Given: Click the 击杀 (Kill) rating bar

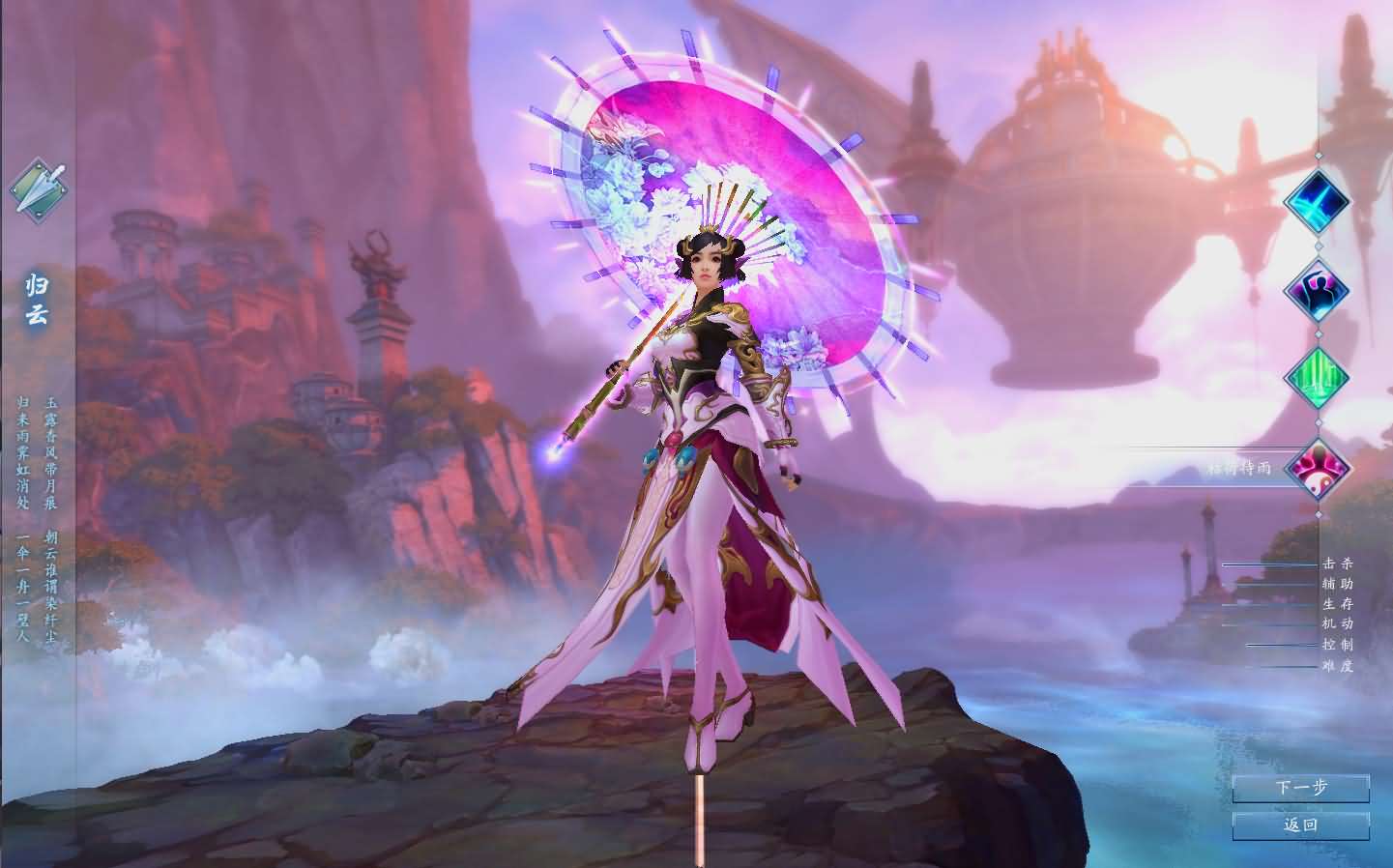Looking at the screenshot, I should pyautogui.click(x=1269, y=564).
